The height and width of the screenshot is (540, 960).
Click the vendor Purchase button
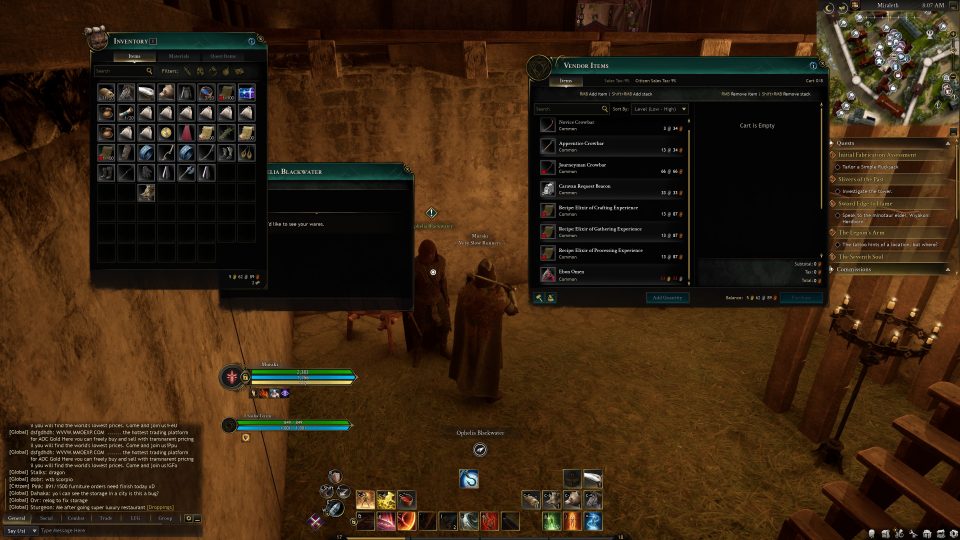801,298
